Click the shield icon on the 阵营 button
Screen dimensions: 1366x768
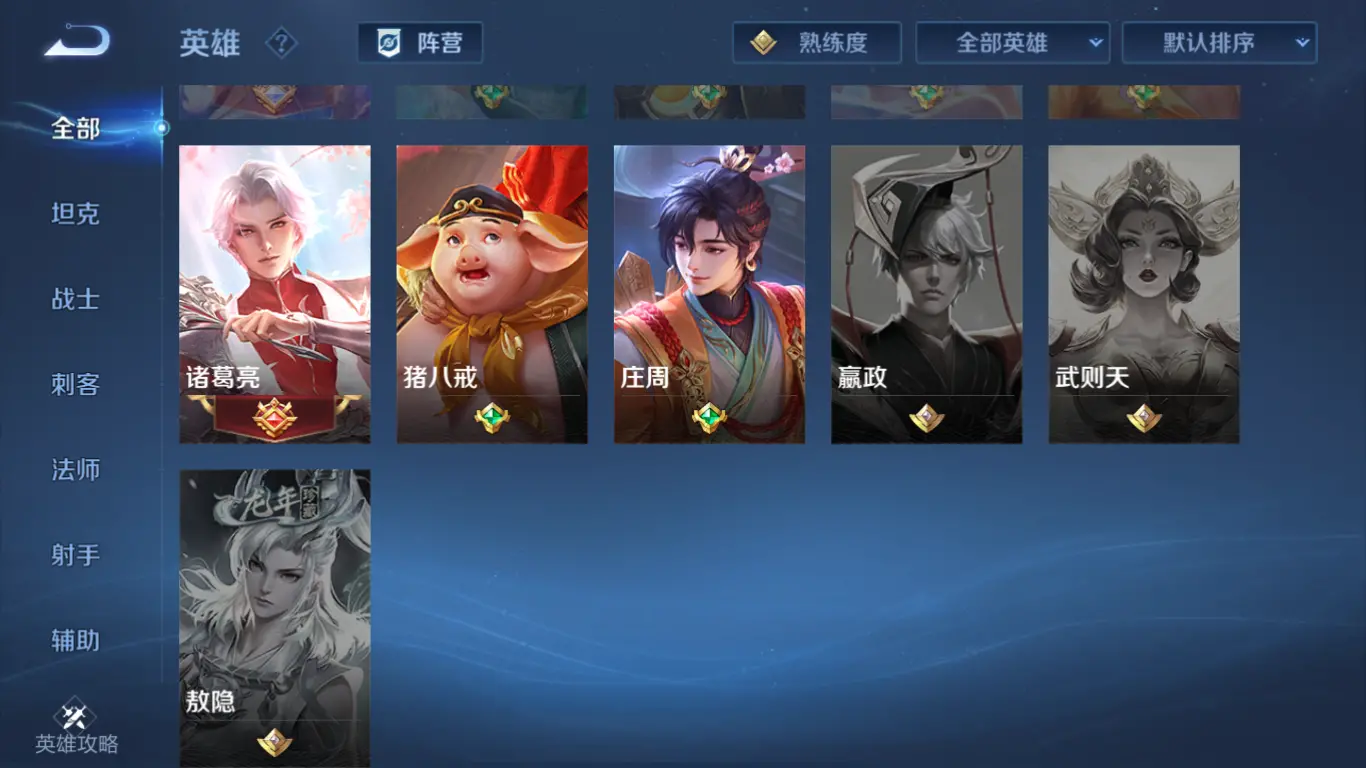389,43
